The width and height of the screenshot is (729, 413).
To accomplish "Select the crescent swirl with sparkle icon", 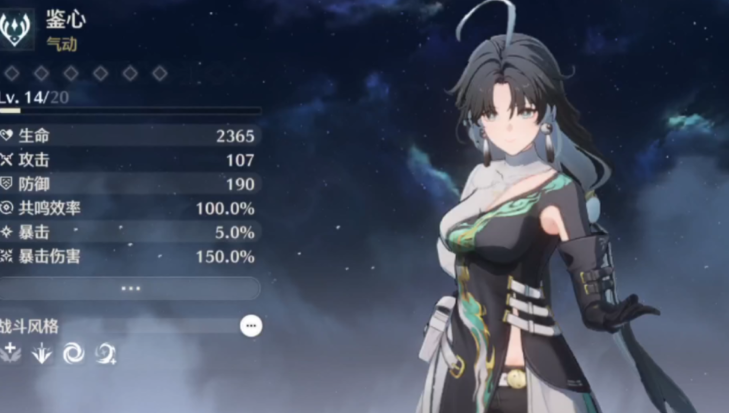I will point(105,352).
